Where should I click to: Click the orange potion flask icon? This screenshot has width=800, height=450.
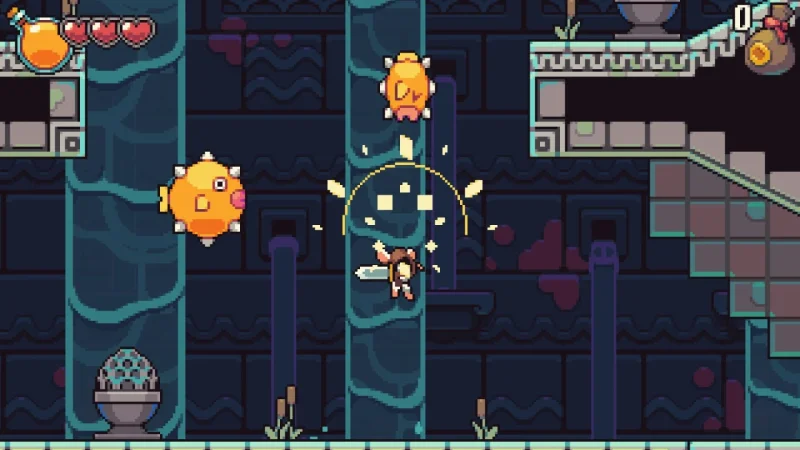pos(39,42)
